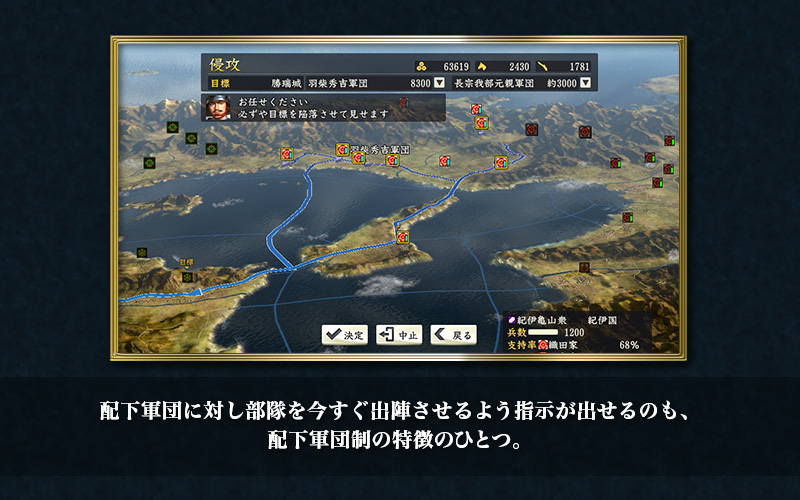Select the castle marker on the central island
800x500 pixels.
coord(402,237)
